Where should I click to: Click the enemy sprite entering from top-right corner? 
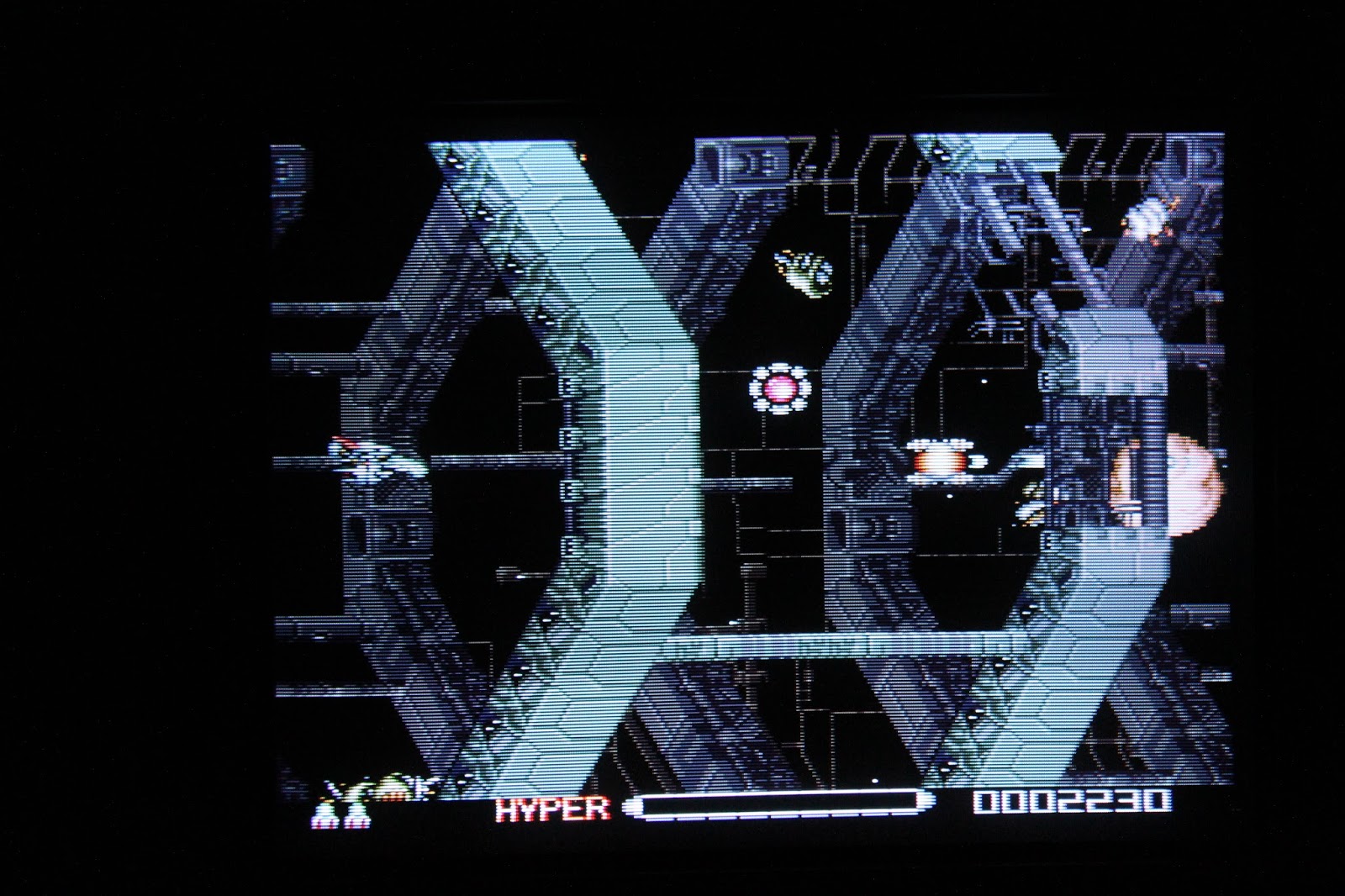1147,219
